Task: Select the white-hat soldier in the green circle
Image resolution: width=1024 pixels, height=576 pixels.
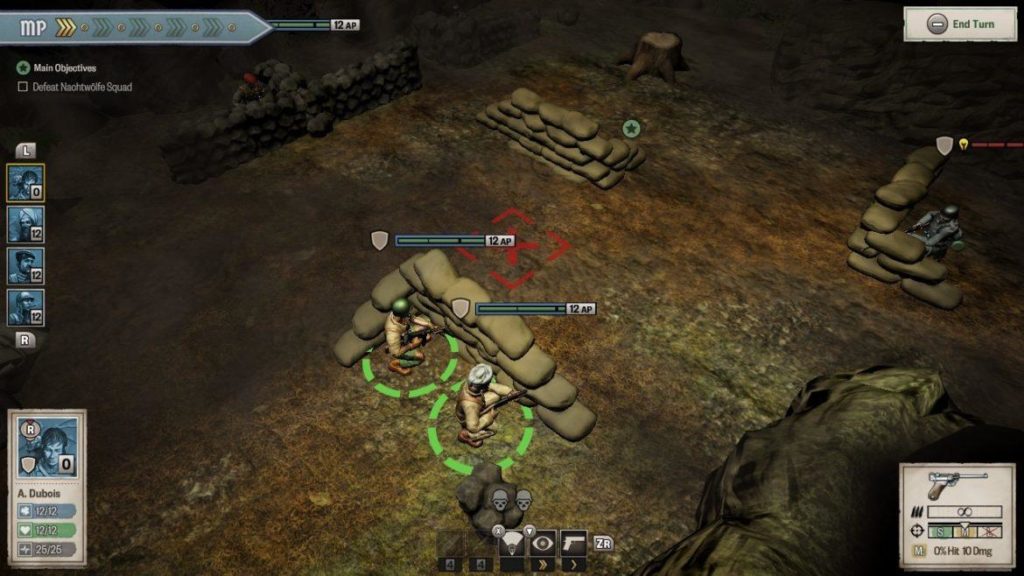Action: point(477,403)
